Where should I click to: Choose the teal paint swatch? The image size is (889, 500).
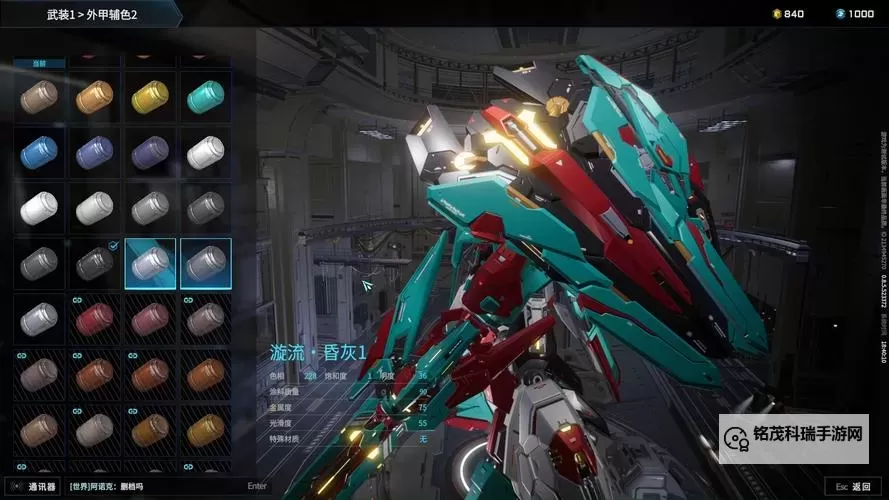point(205,97)
